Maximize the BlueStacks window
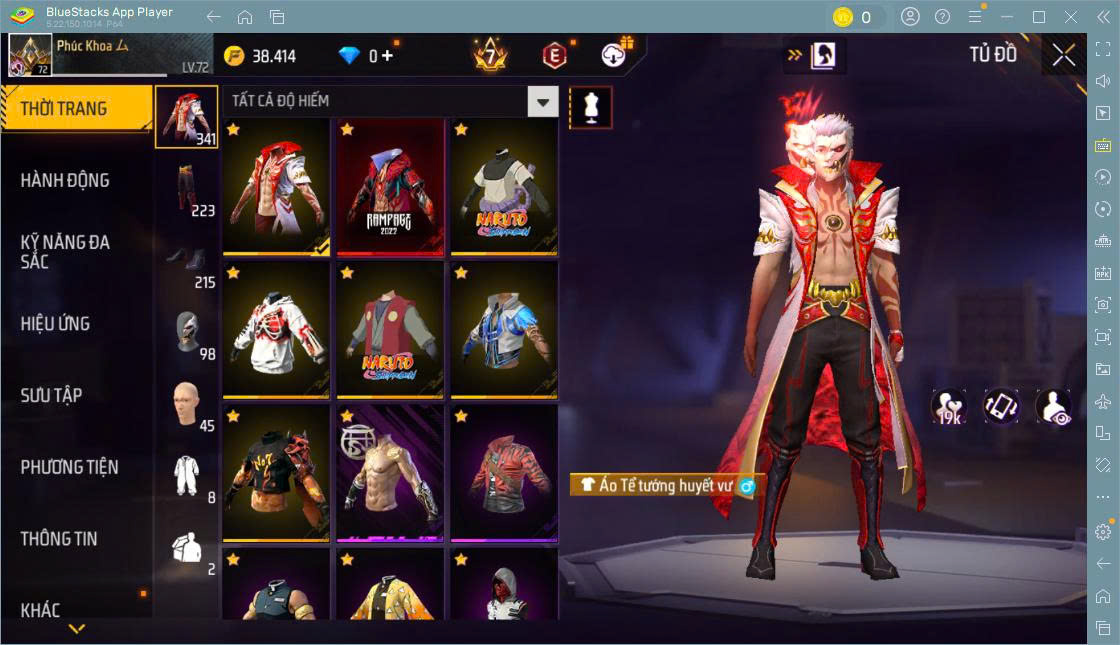 click(1039, 17)
